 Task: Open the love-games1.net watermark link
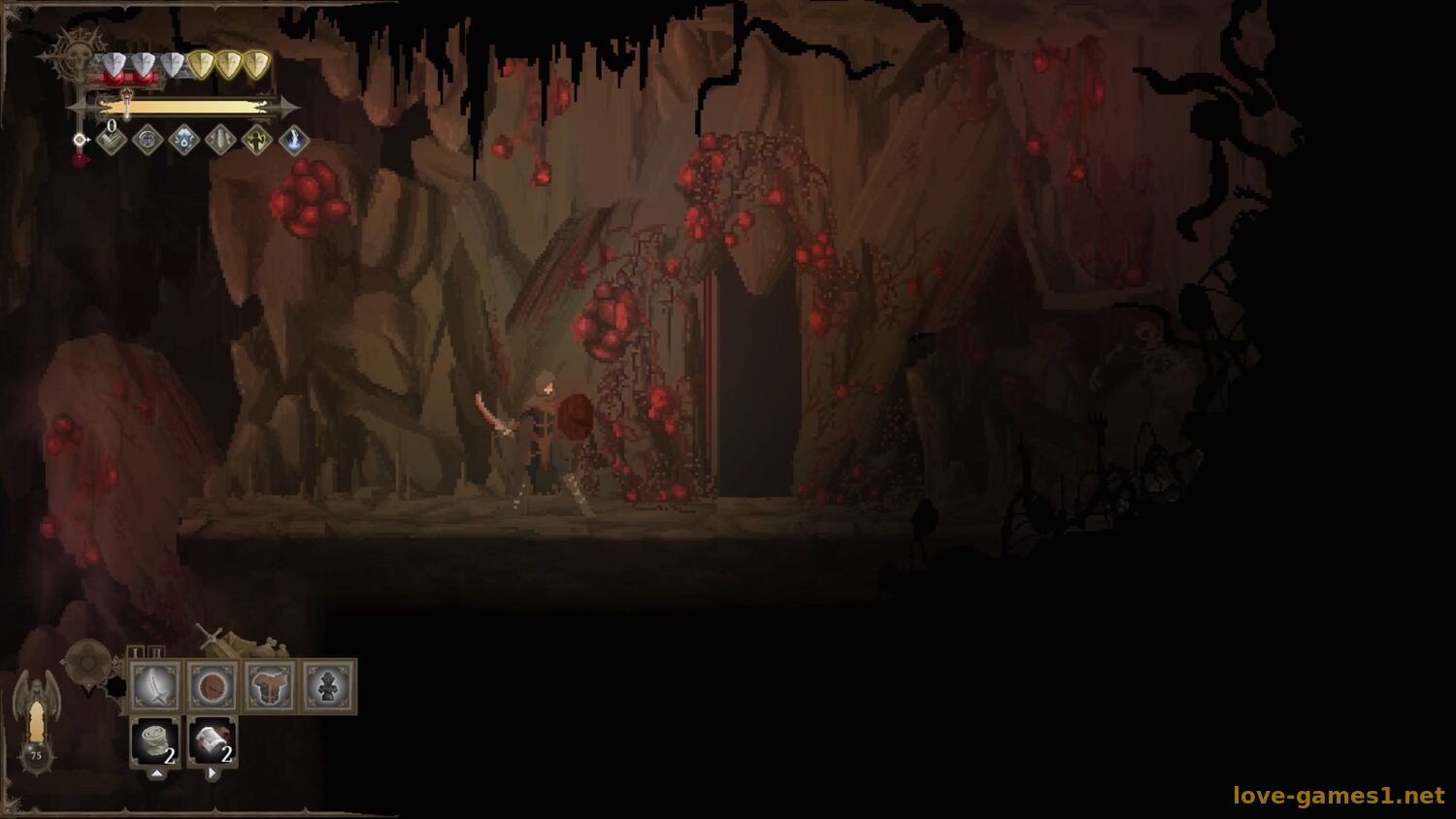point(1339,796)
